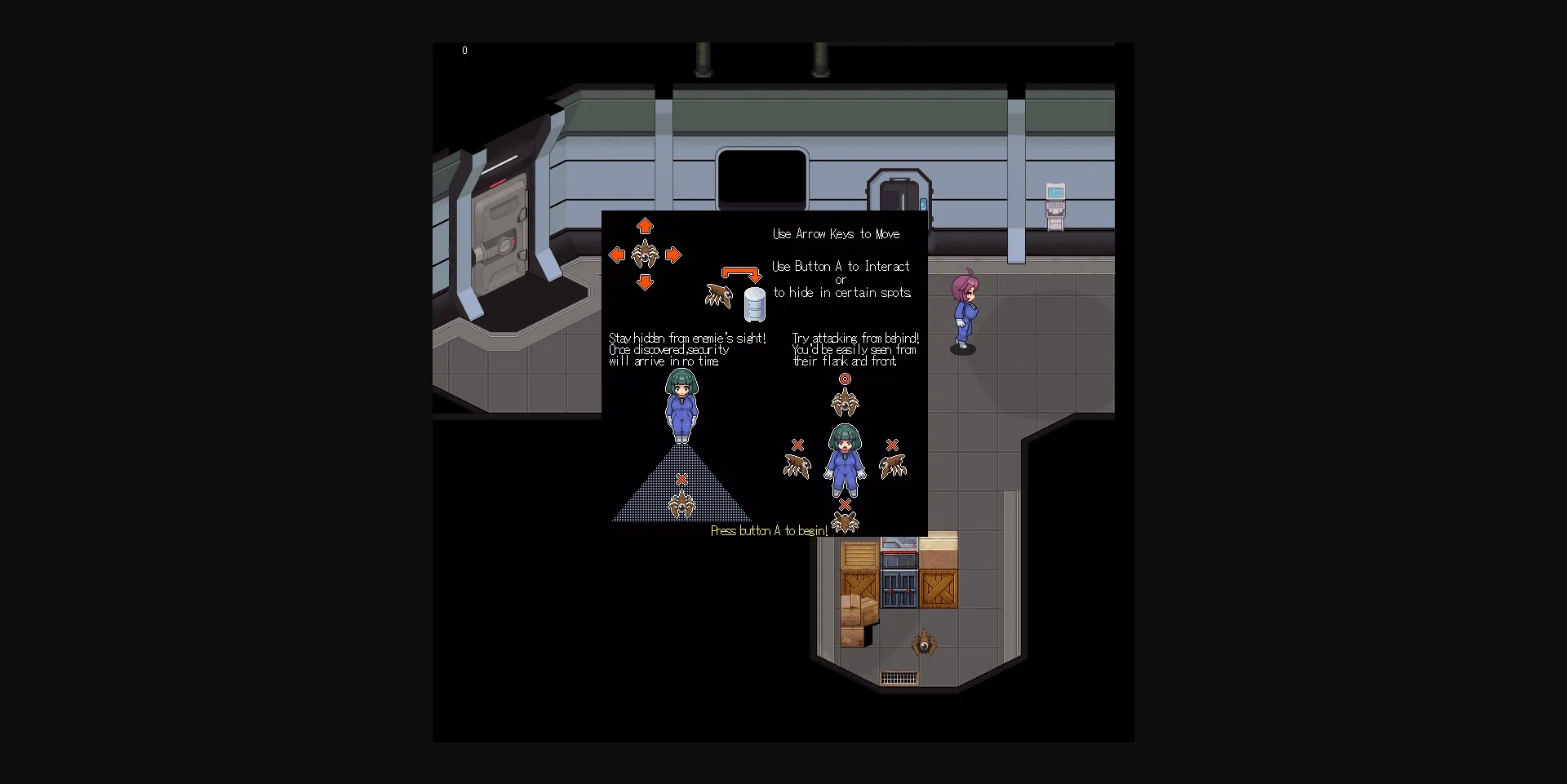Image resolution: width=1567 pixels, height=784 pixels.
Task: Click the bullseye target above the ambushed spider
Action: click(x=845, y=378)
